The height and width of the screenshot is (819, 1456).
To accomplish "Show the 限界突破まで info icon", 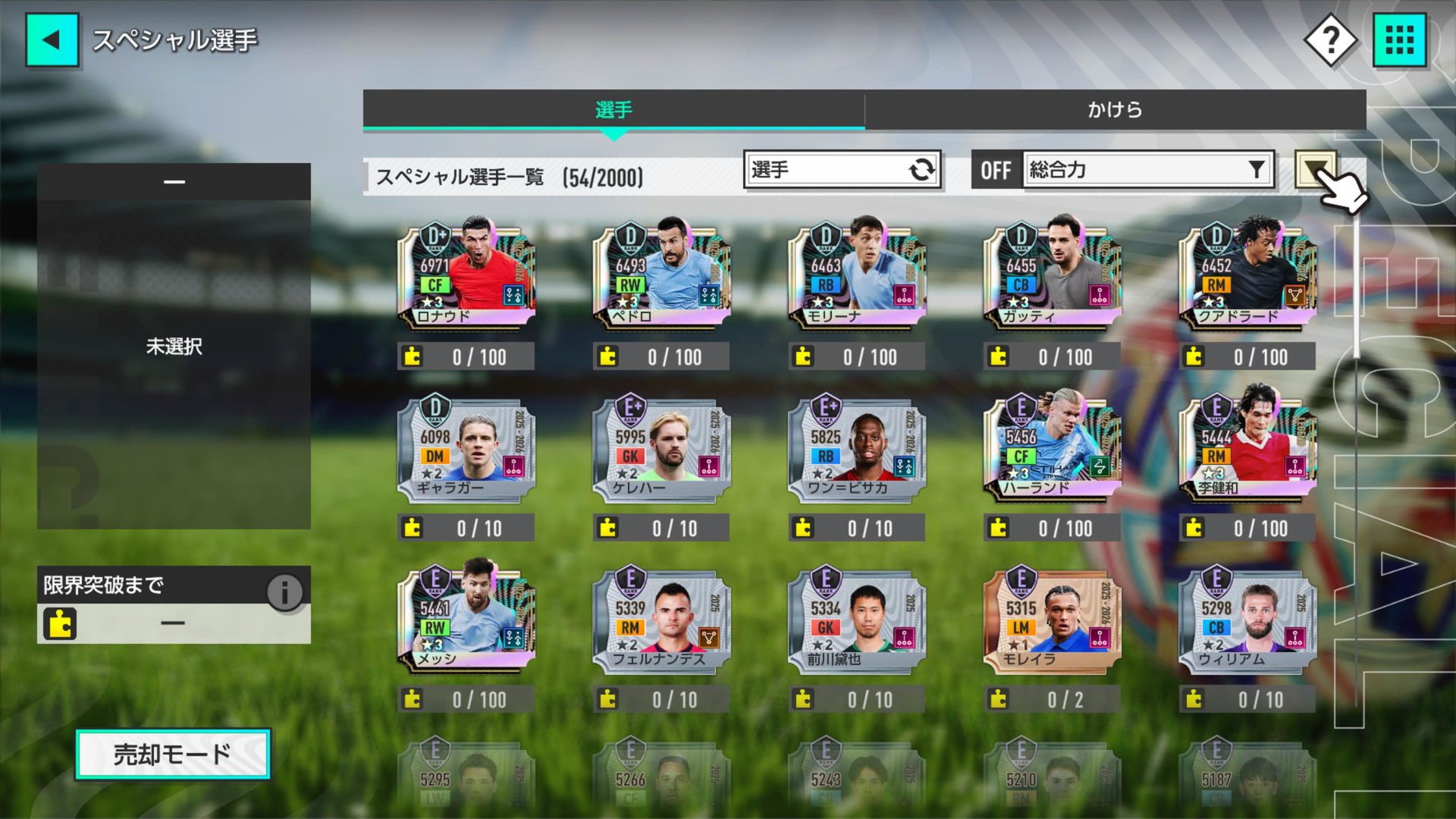I will 284,591.
